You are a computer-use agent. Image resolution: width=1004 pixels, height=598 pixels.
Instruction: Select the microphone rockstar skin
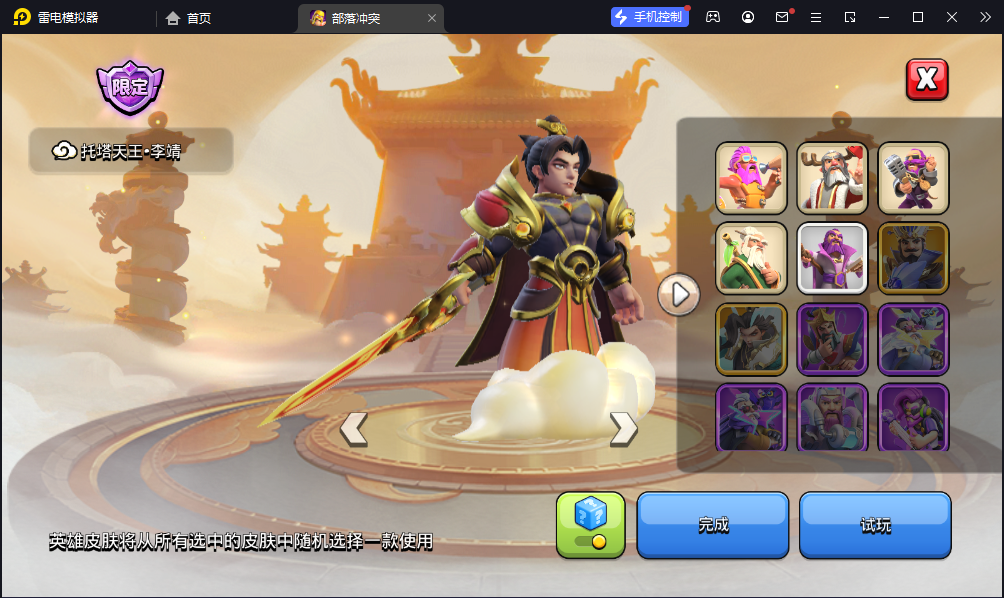tap(913, 178)
